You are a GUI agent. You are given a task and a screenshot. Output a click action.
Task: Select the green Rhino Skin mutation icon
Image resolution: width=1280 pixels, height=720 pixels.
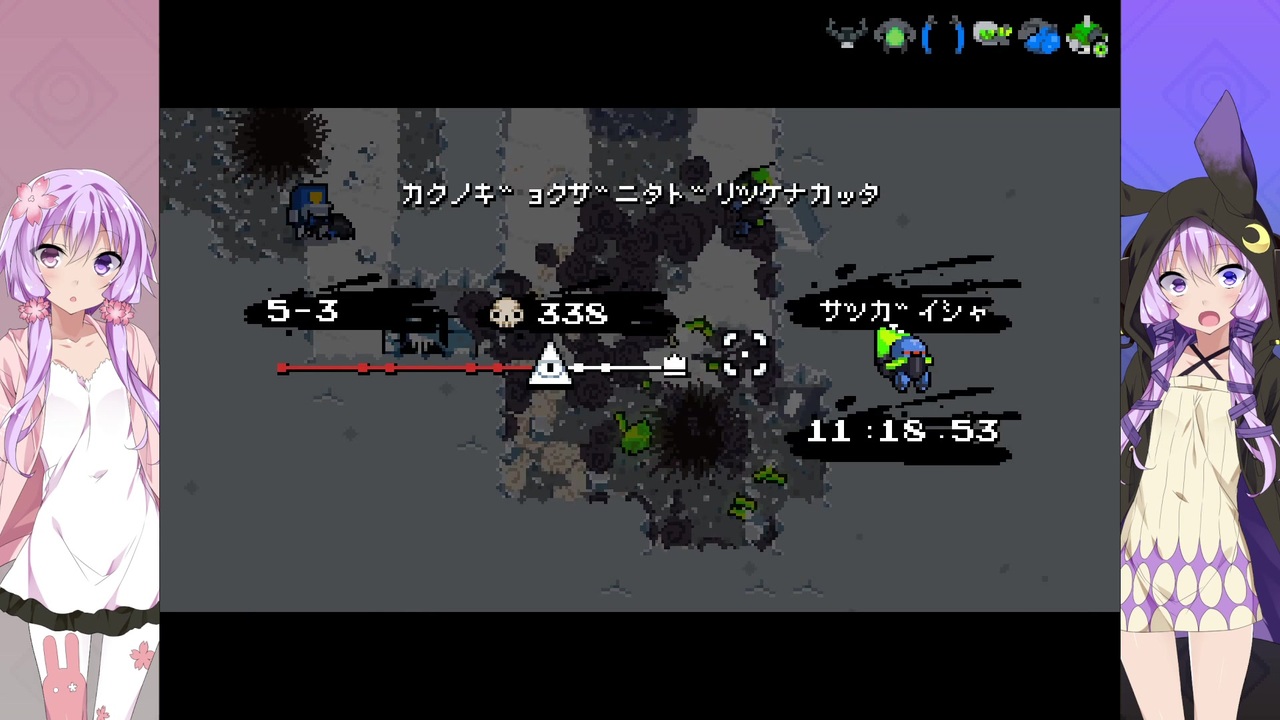(895, 35)
